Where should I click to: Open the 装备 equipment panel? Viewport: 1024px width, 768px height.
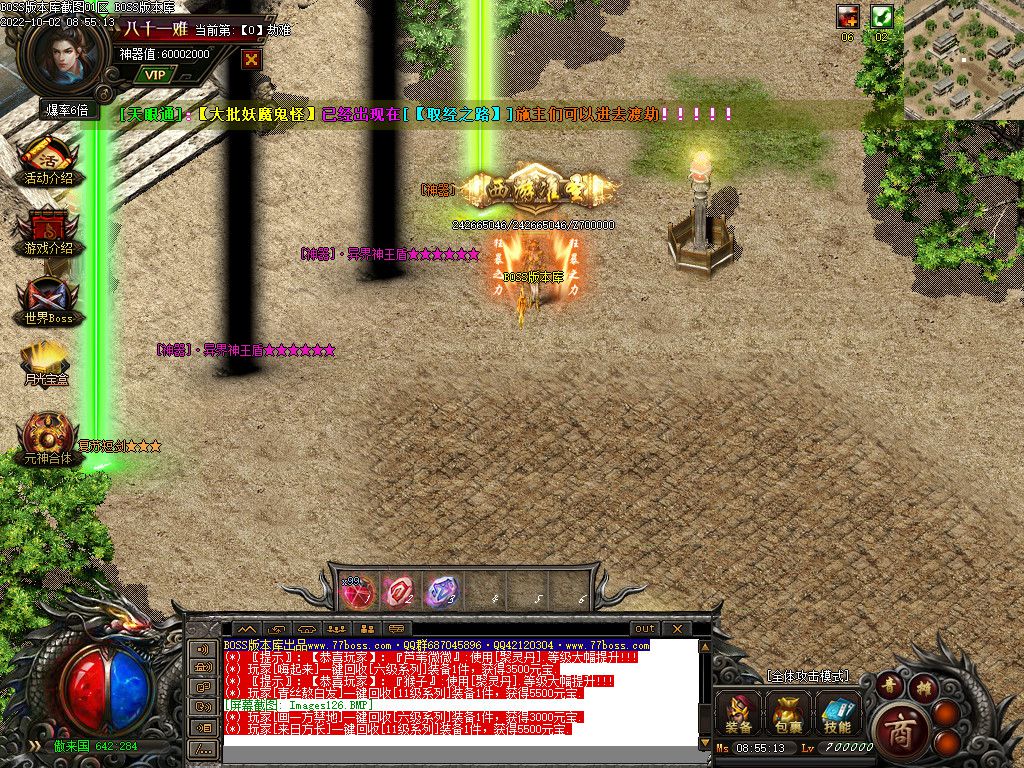point(739,714)
